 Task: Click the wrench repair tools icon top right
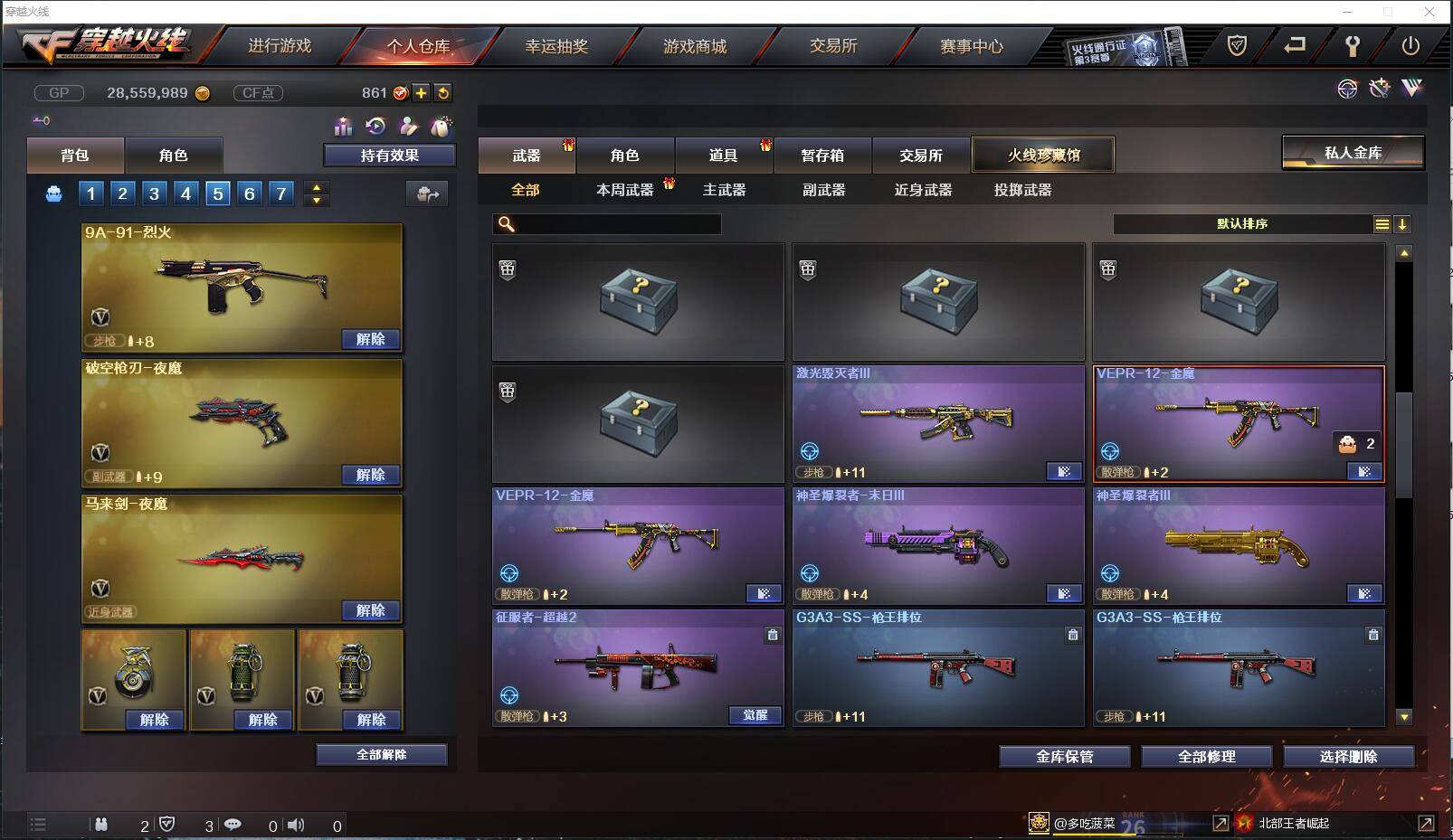click(1381, 89)
